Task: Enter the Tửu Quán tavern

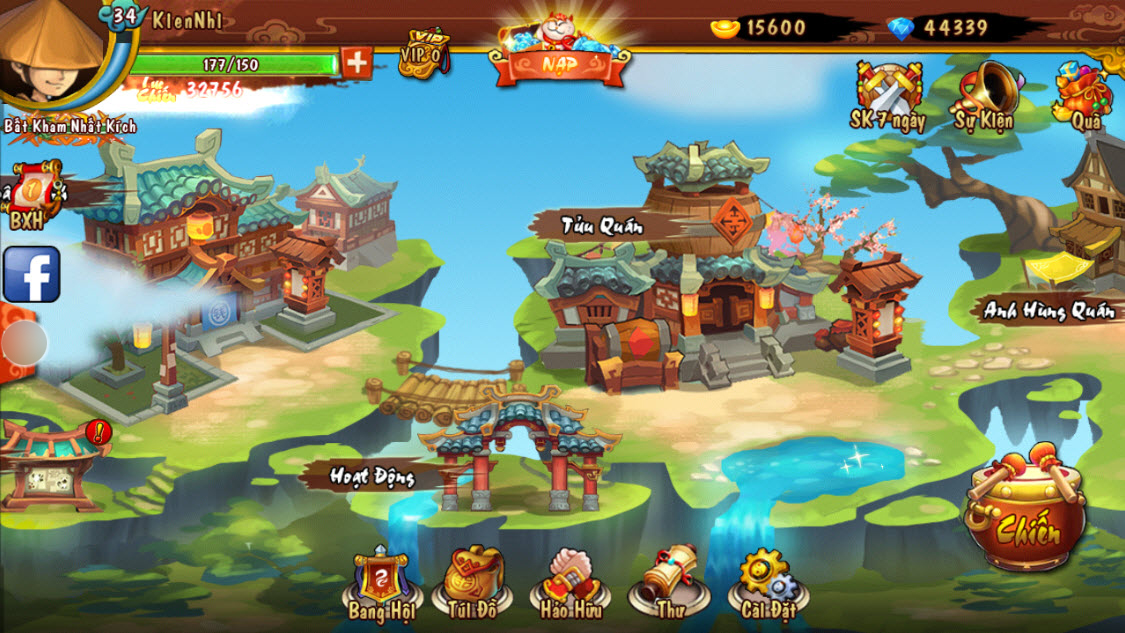Action: [690, 280]
